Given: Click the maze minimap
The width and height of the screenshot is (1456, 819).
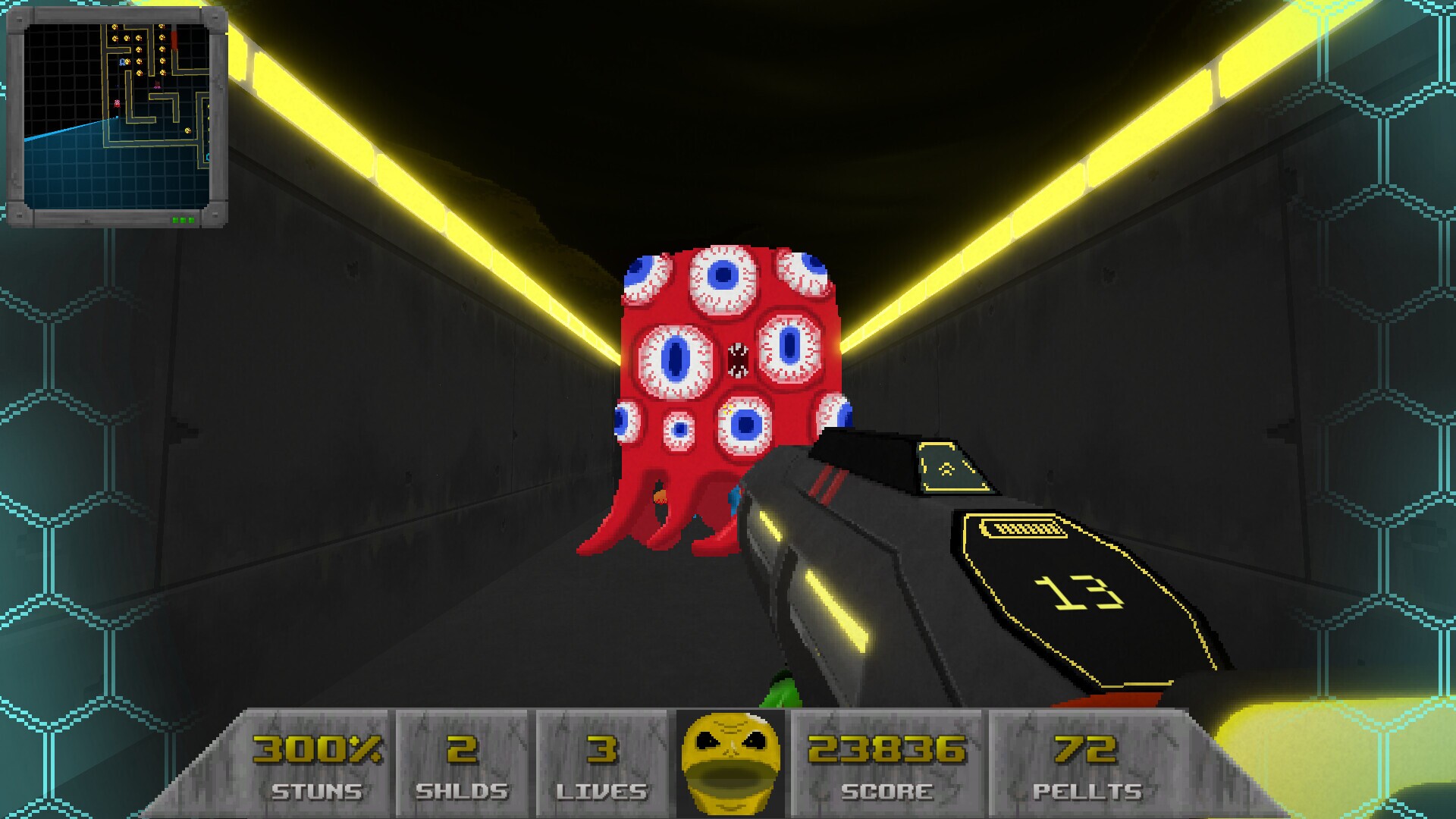Looking at the screenshot, I should click(x=117, y=116).
